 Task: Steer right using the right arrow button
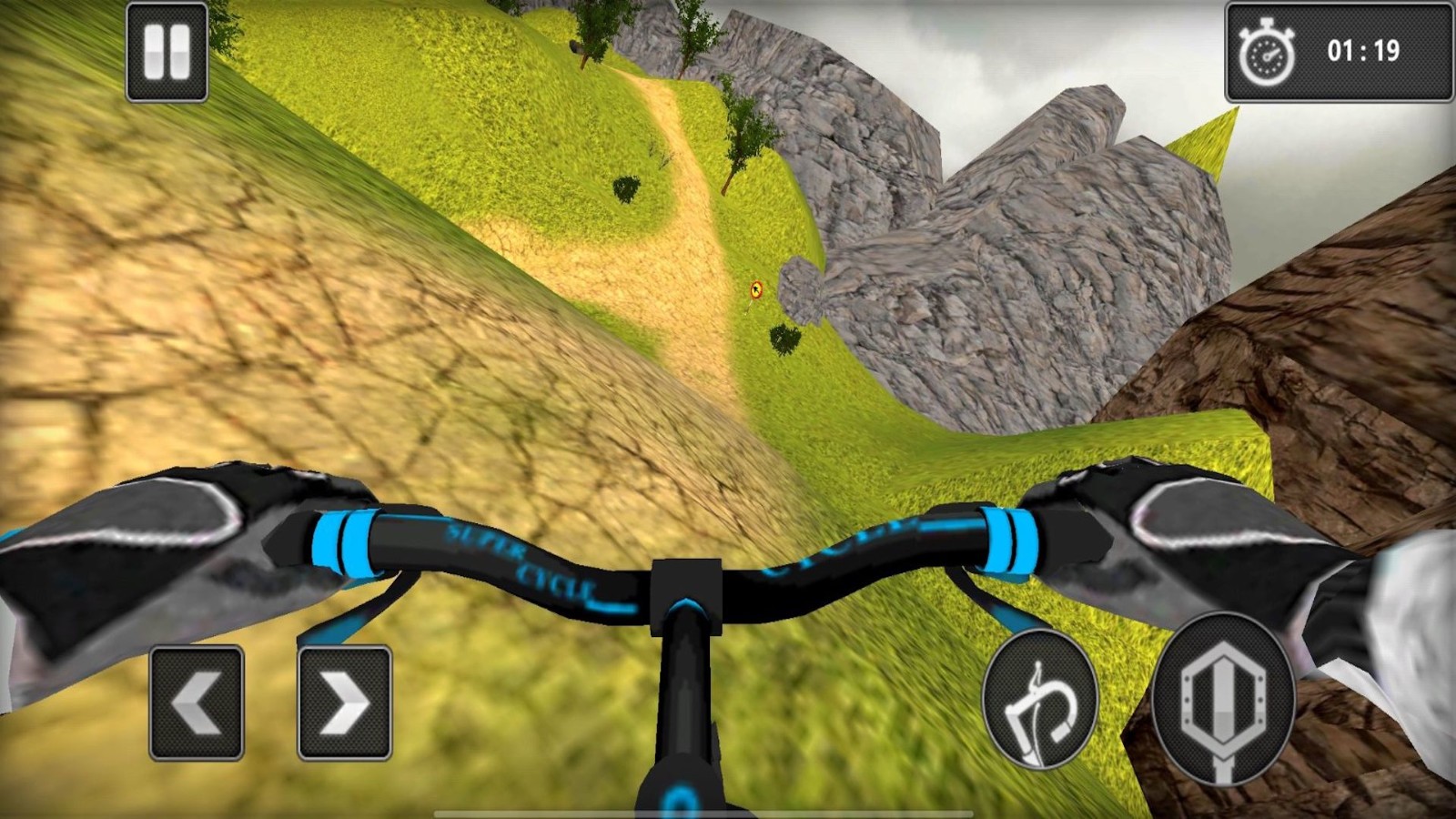pyautogui.click(x=345, y=703)
